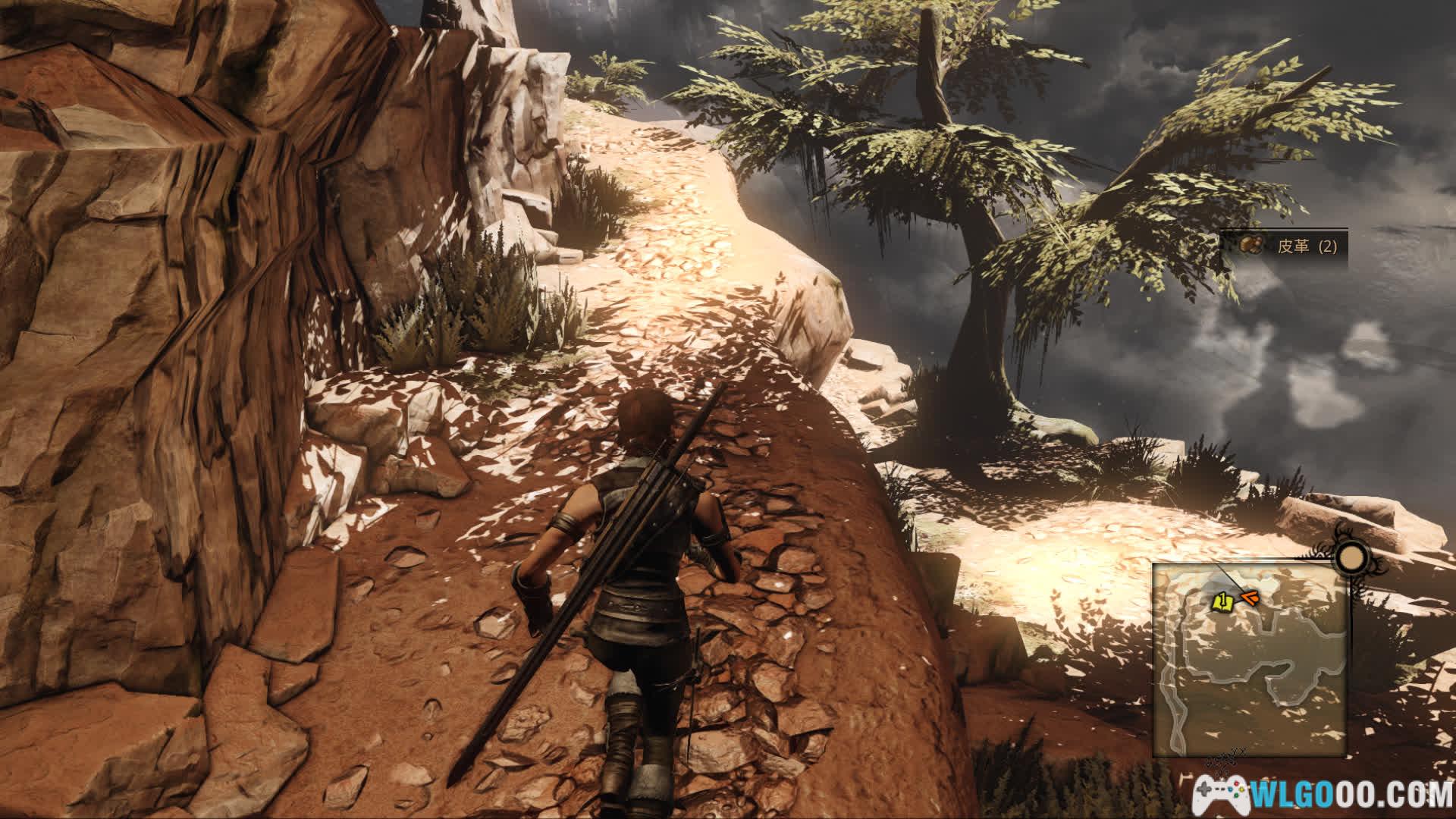Open the minimap in the corner

tap(1250, 661)
